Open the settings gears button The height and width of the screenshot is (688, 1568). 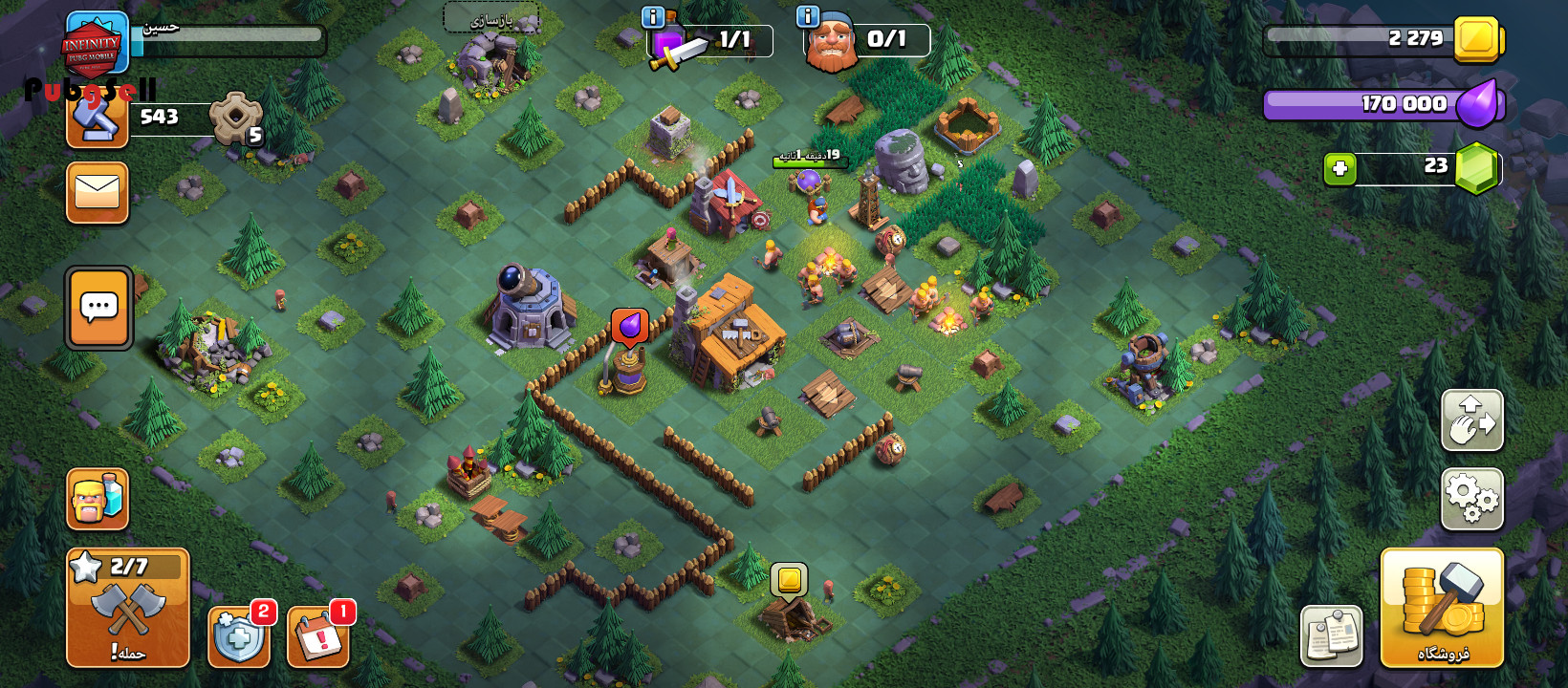(x=1471, y=498)
